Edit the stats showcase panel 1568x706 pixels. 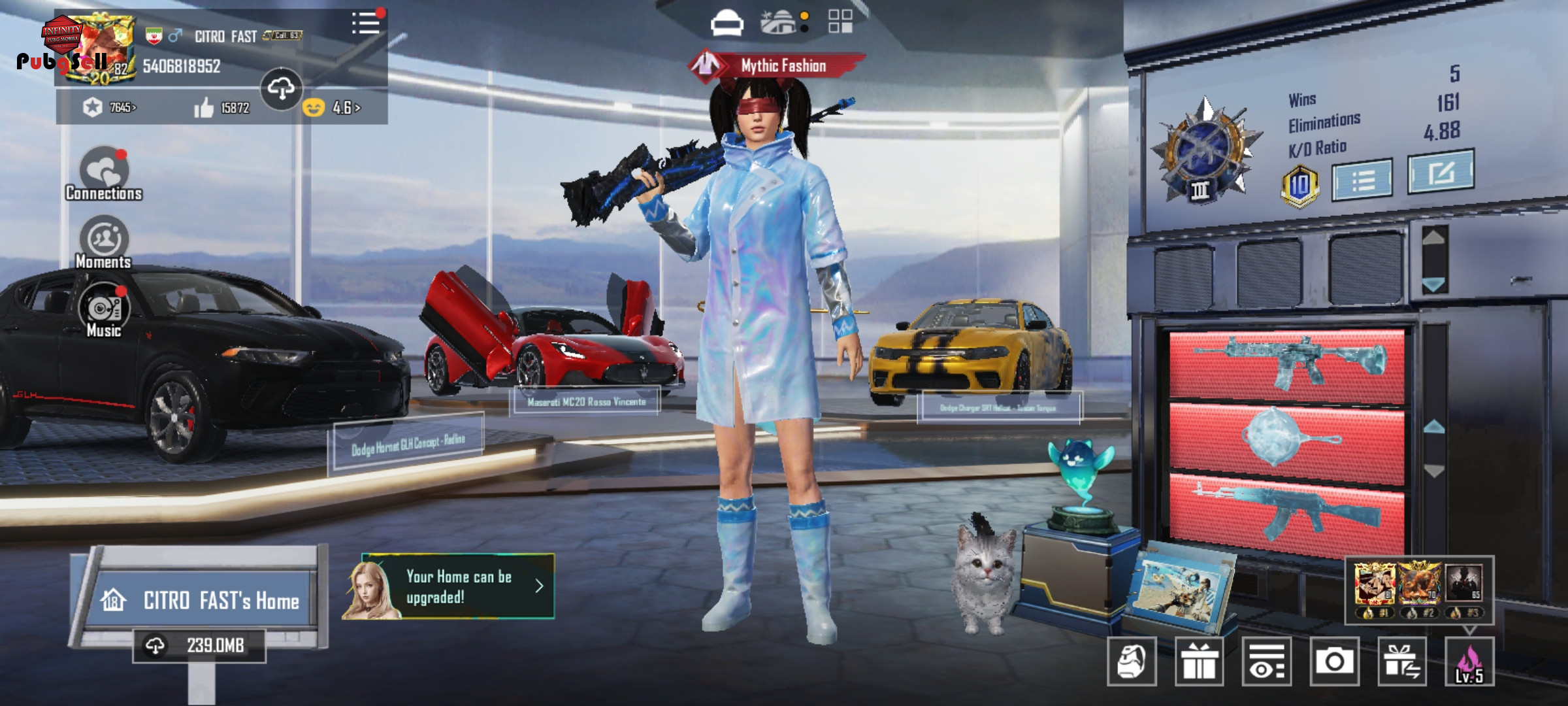1440,172
